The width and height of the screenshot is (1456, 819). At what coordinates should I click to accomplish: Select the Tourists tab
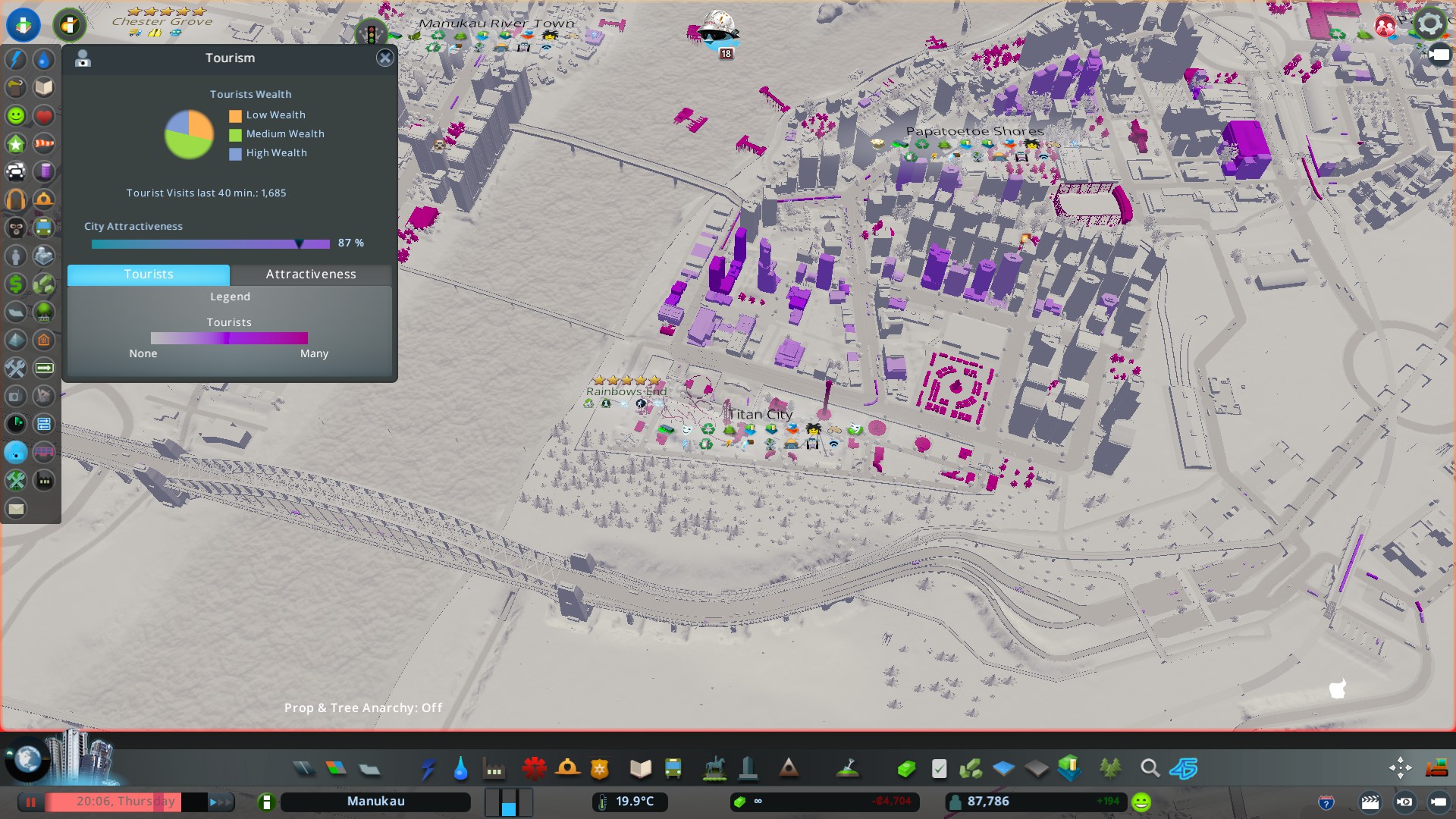pos(149,274)
